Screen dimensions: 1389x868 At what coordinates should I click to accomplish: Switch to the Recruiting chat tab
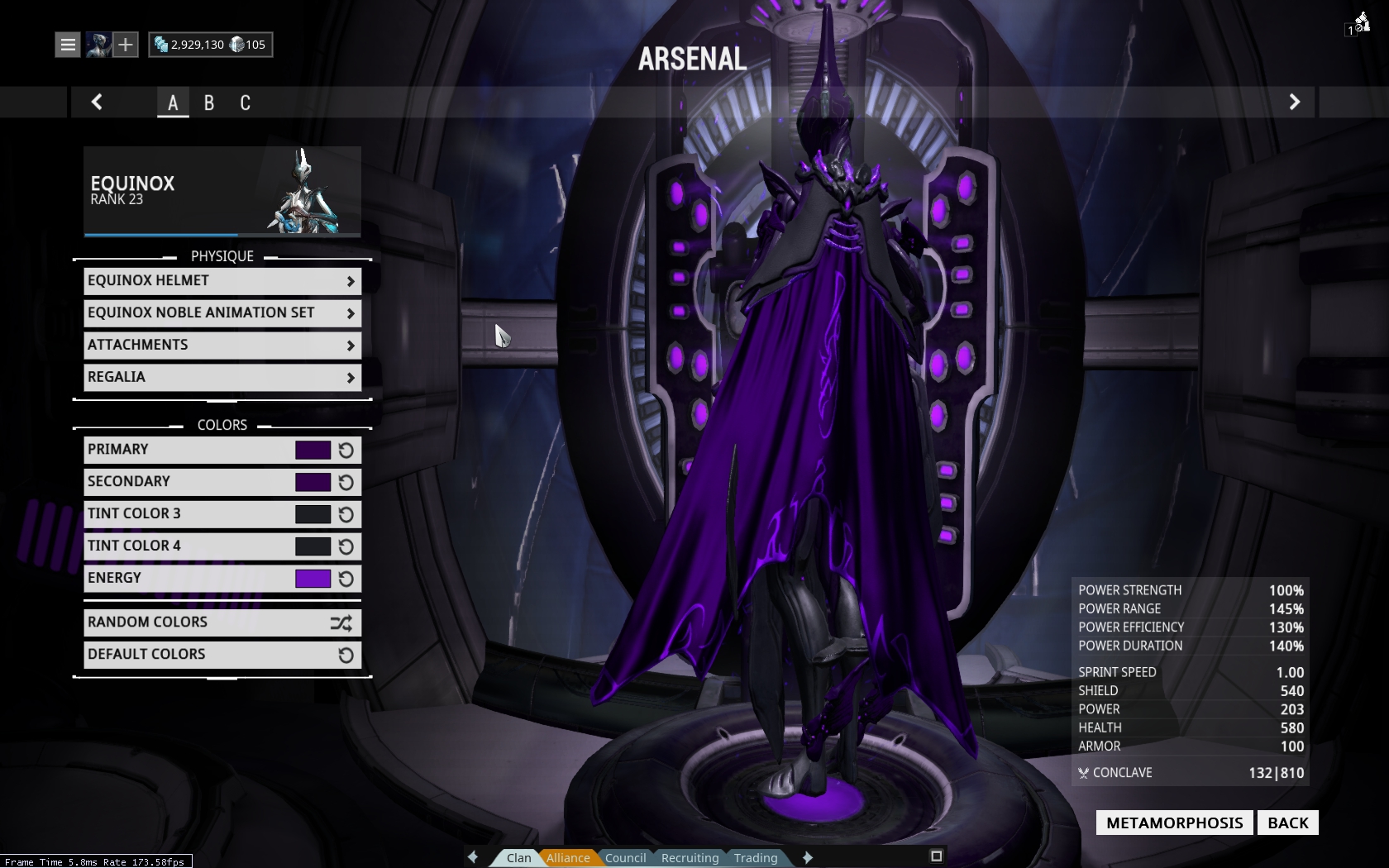pyautogui.click(x=690, y=858)
